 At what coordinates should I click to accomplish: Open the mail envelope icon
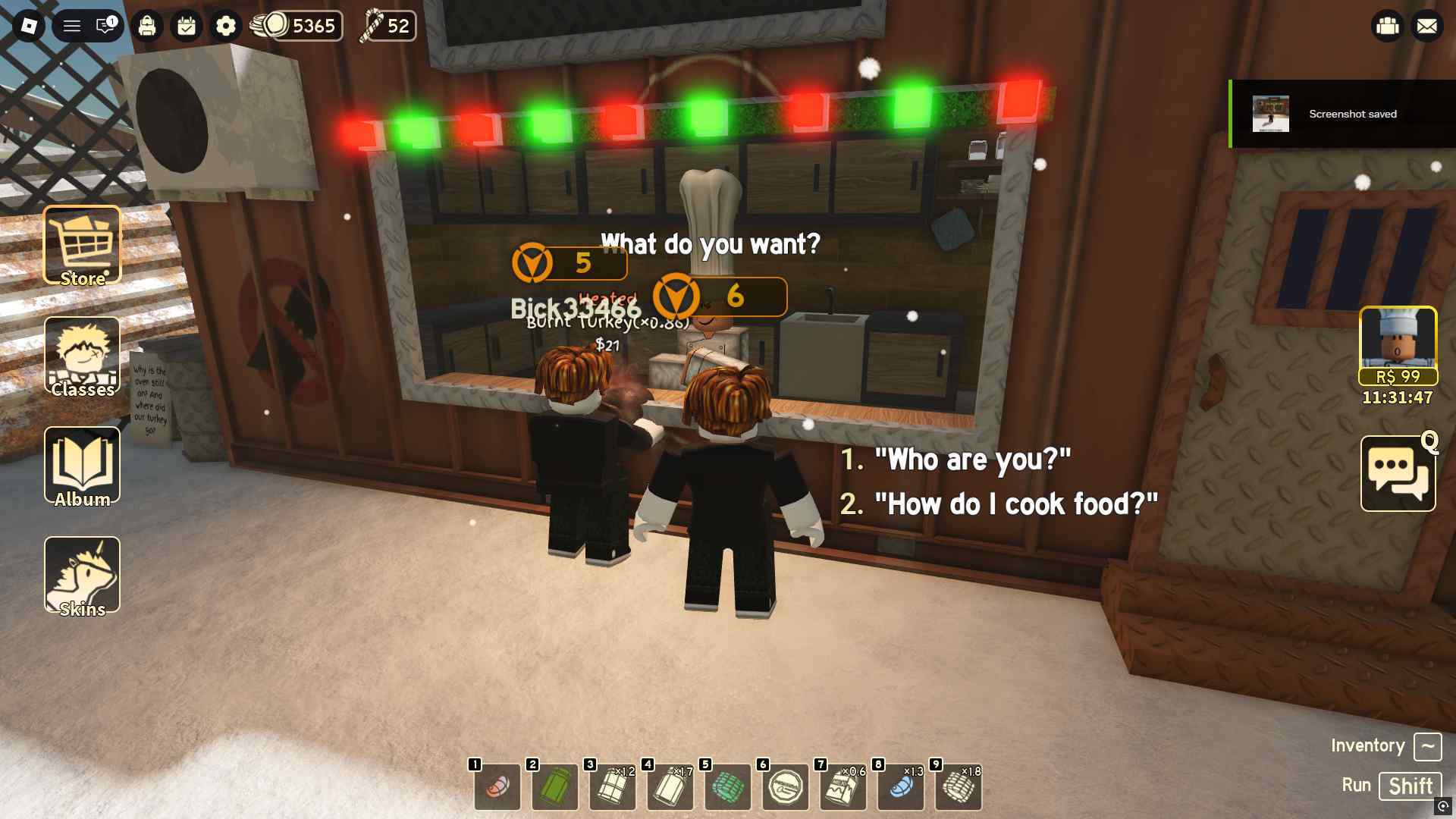1428,25
